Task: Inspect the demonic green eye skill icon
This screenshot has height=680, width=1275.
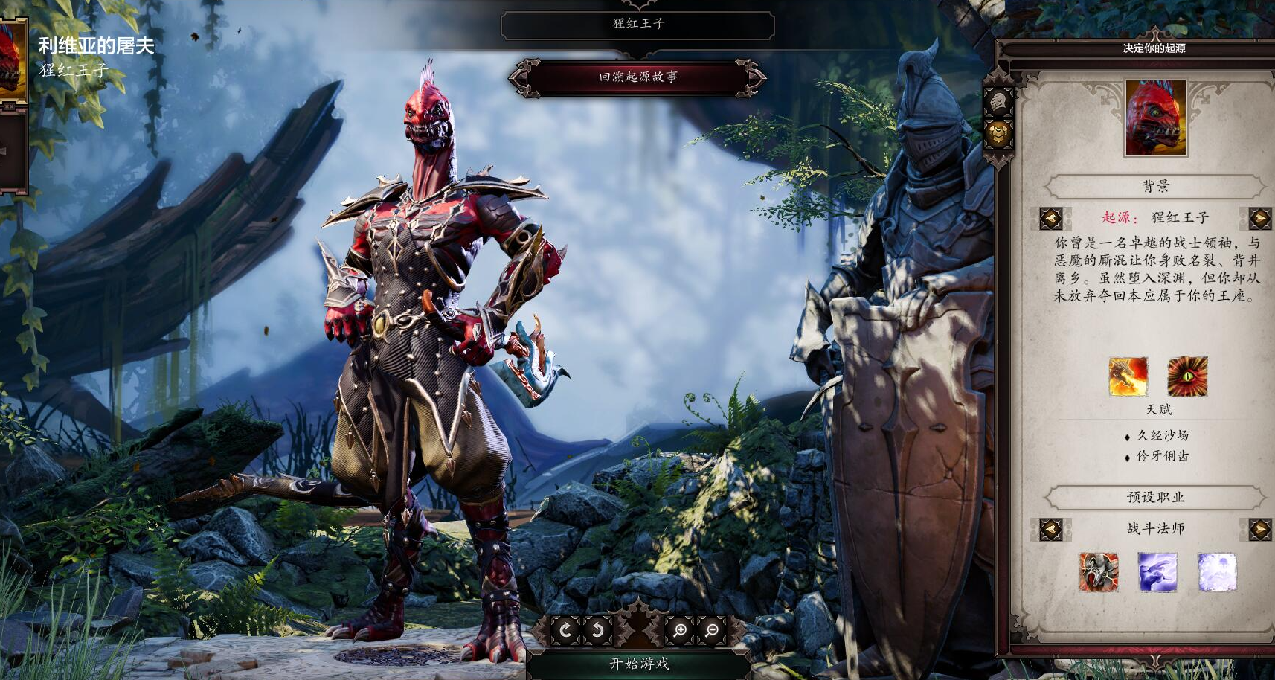Action: (x=1187, y=376)
